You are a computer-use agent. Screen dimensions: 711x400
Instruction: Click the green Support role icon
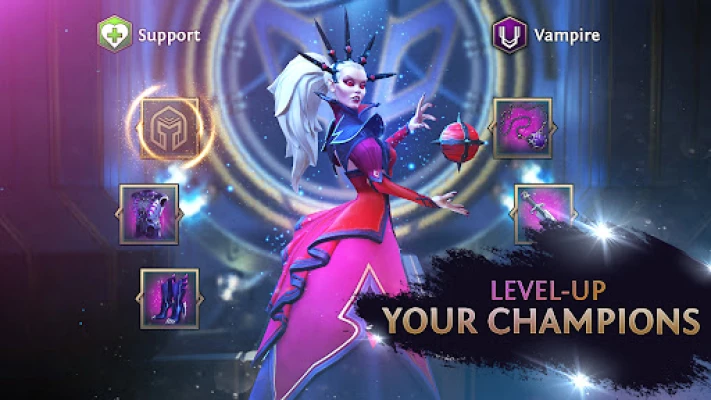[114, 35]
